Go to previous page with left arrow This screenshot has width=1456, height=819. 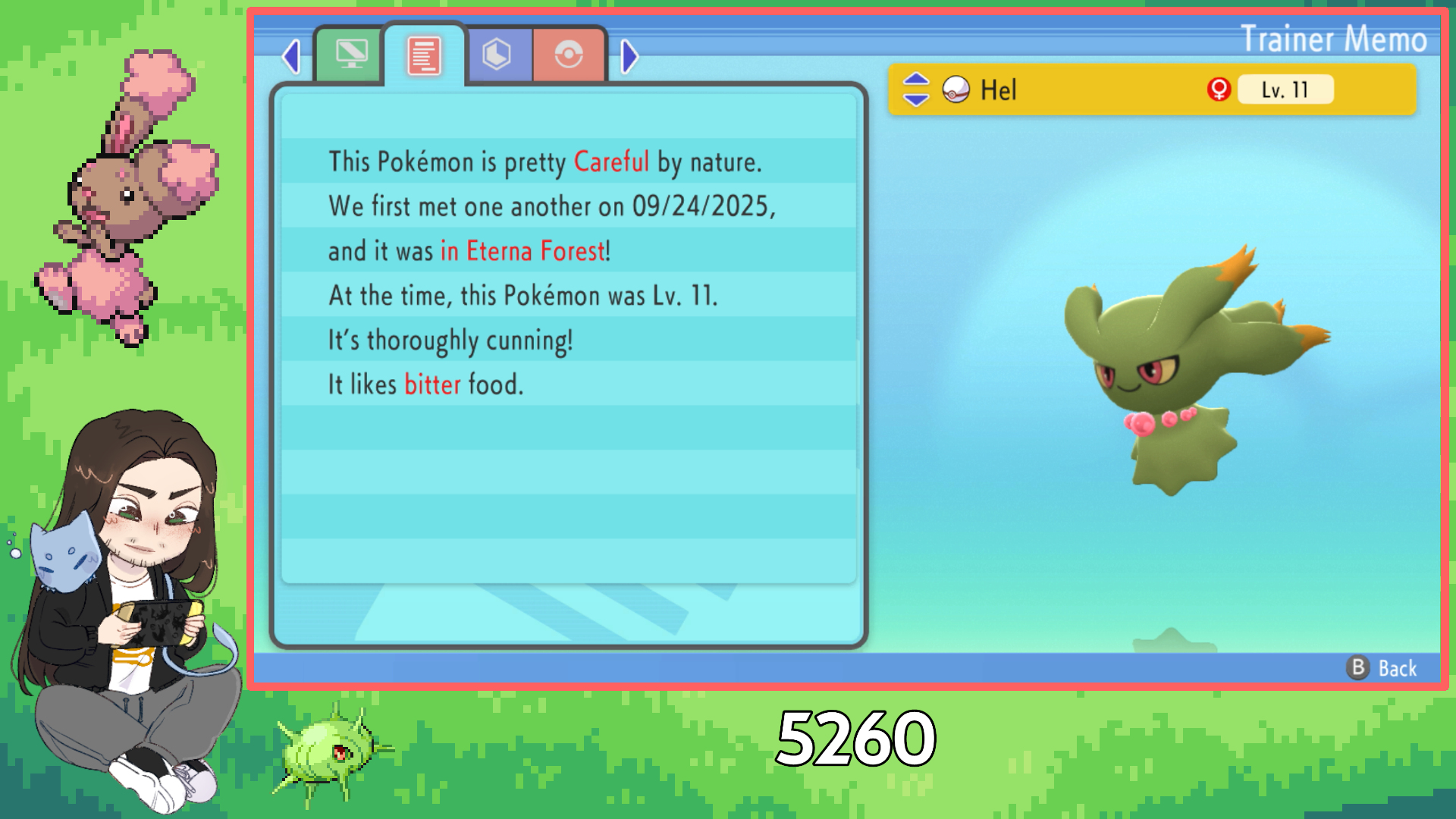(x=291, y=56)
